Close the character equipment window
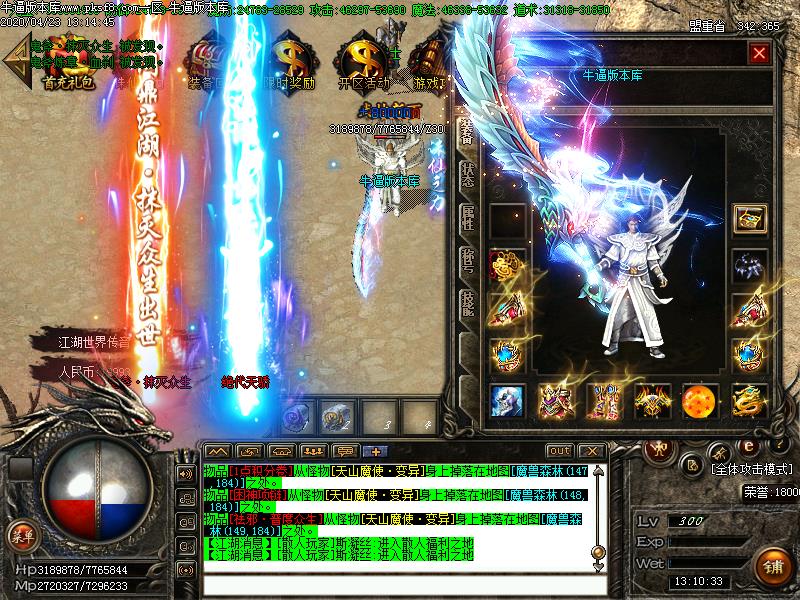Image resolution: width=800 pixels, height=600 pixels. [x=760, y=53]
